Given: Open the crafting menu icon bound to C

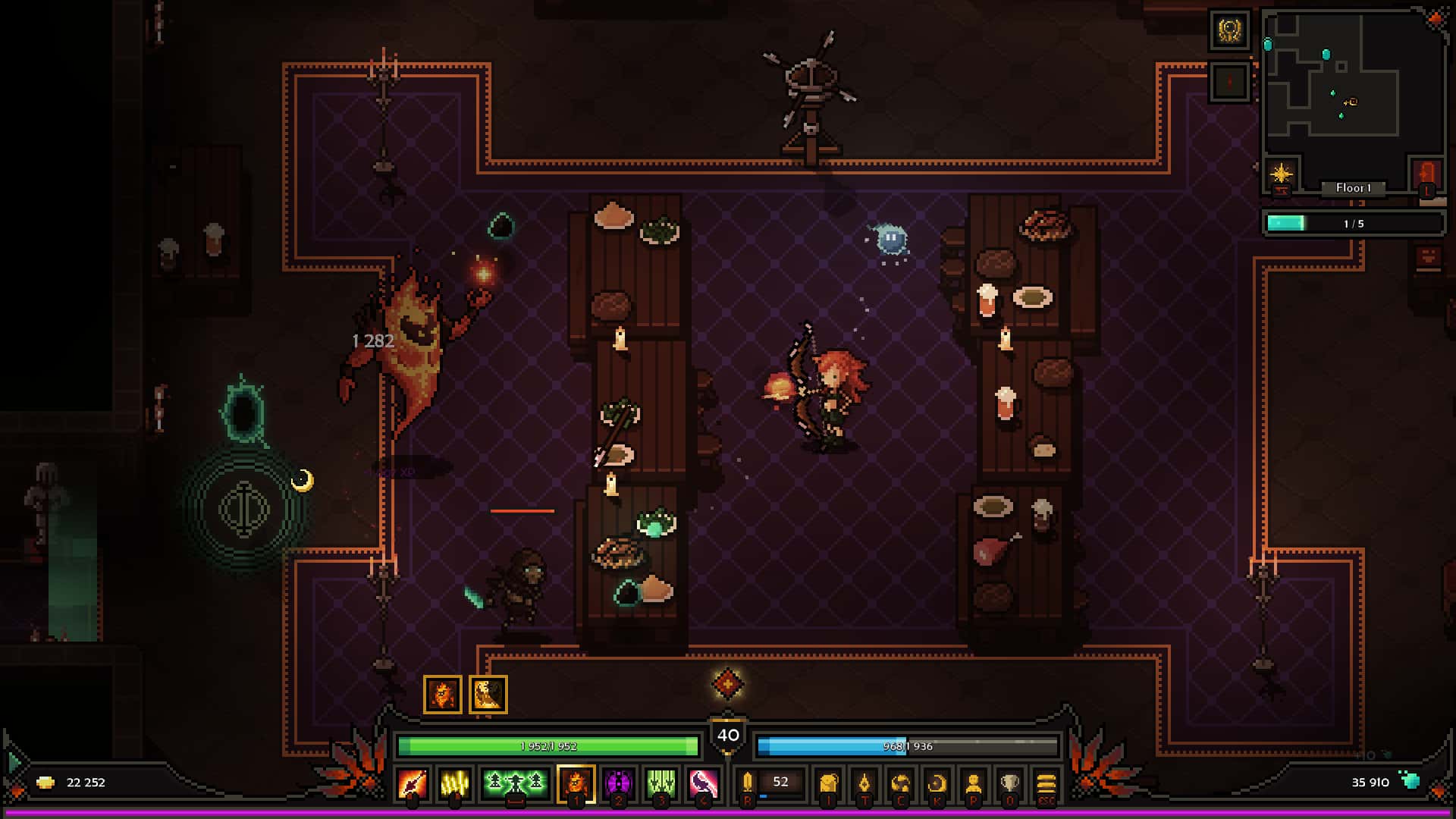Looking at the screenshot, I should pos(902,783).
